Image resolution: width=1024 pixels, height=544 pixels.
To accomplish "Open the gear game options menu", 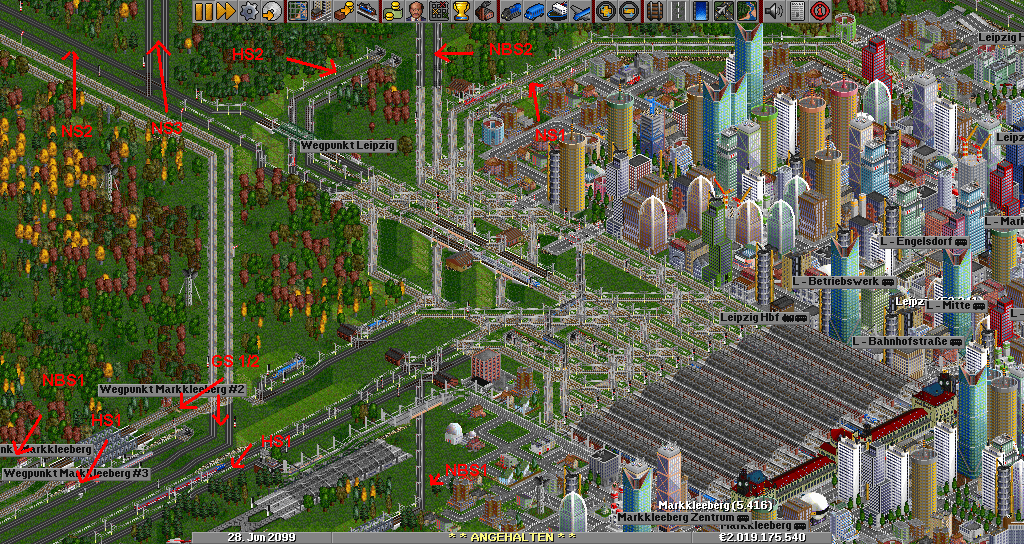I will tap(247, 11).
